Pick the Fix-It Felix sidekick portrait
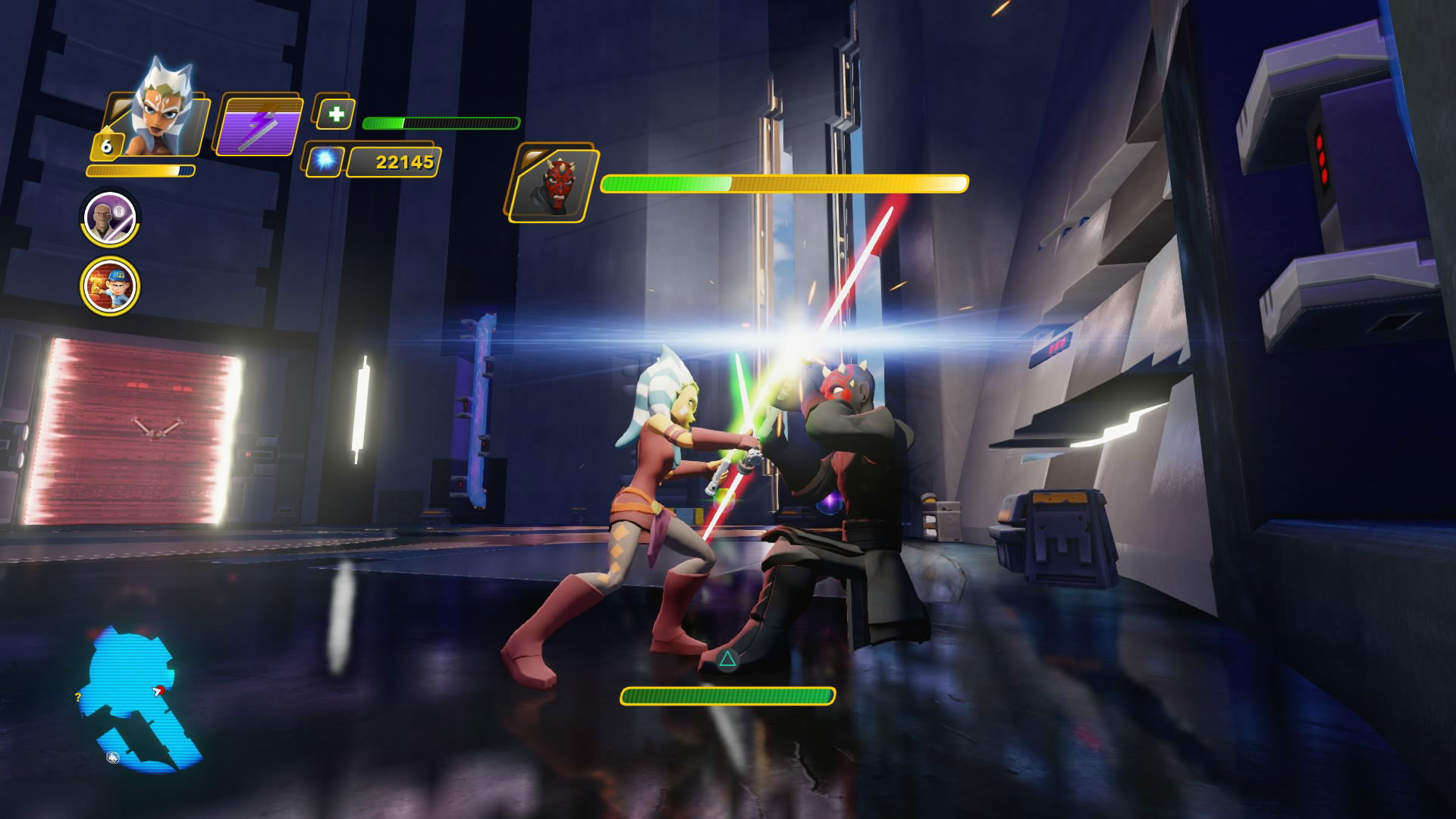The width and height of the screenshot is (1456, 819). click(x=111, y=286)
